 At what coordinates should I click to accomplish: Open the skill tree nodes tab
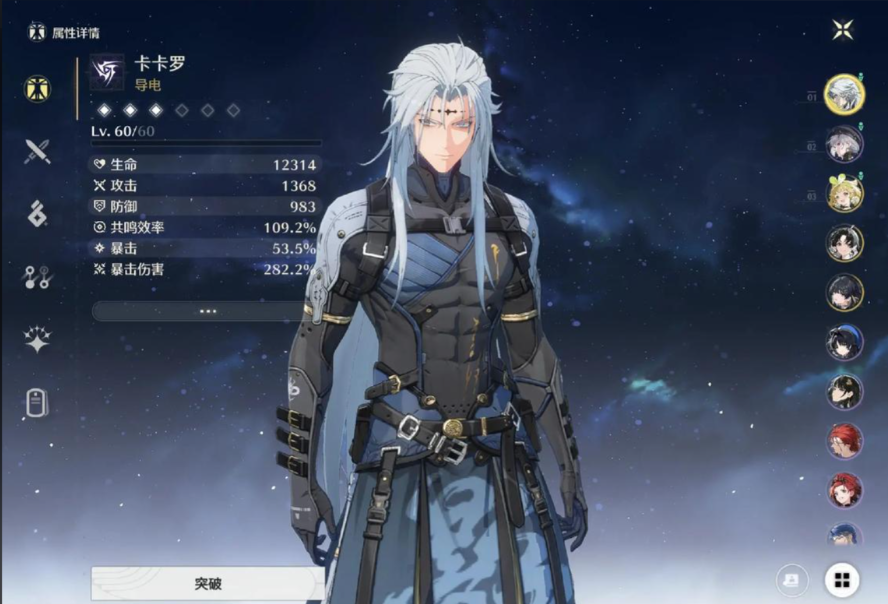38,278
